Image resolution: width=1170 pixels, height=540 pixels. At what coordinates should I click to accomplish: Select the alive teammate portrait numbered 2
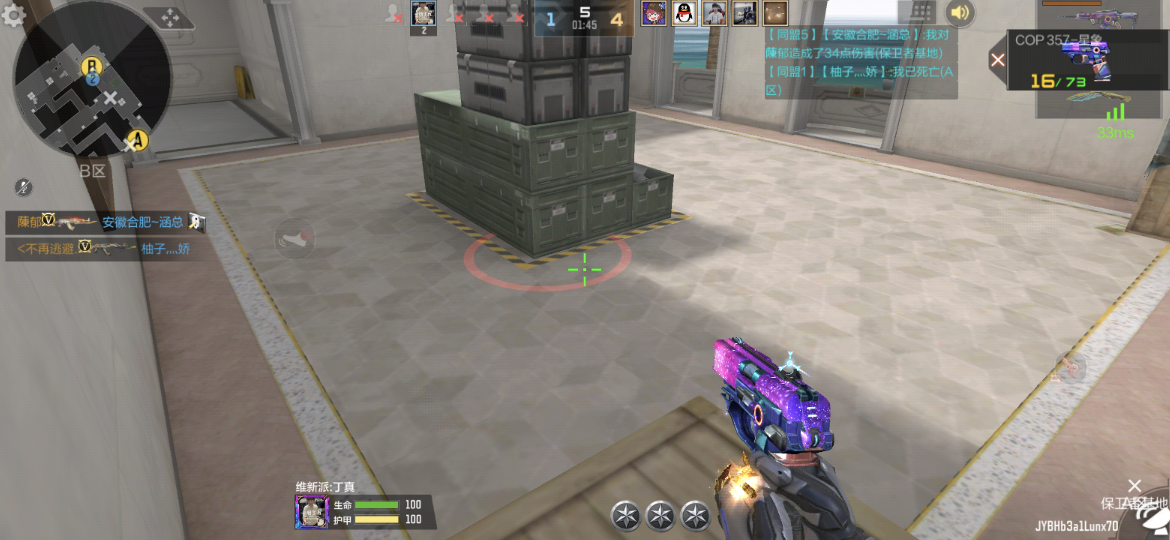(x=423, y=15)
